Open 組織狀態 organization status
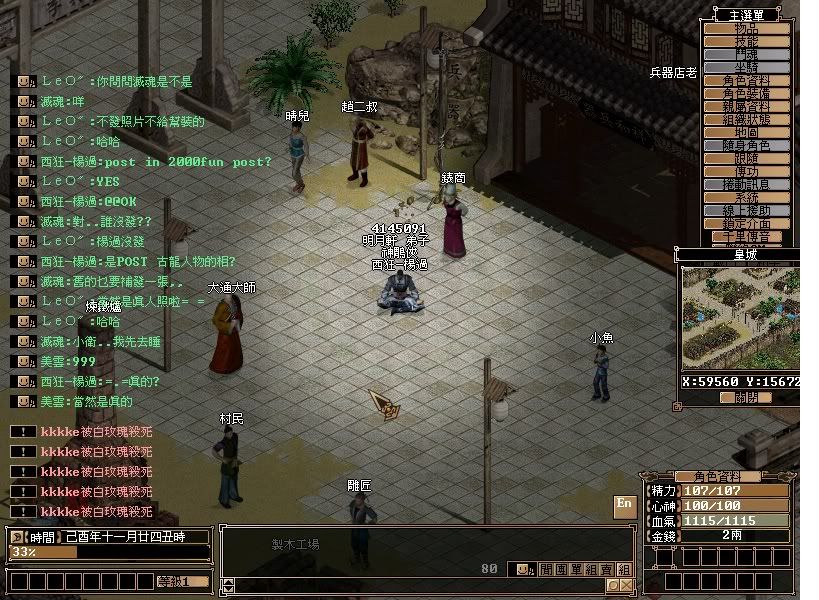Image resolution: width=819 pixels, height=600 pixels. tap(747, 120)
